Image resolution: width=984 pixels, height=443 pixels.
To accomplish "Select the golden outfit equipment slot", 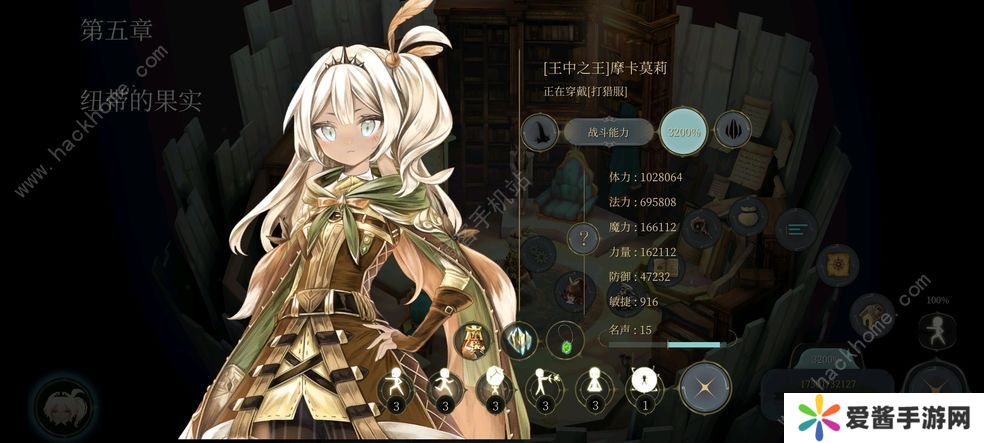I will coord(472,340).
